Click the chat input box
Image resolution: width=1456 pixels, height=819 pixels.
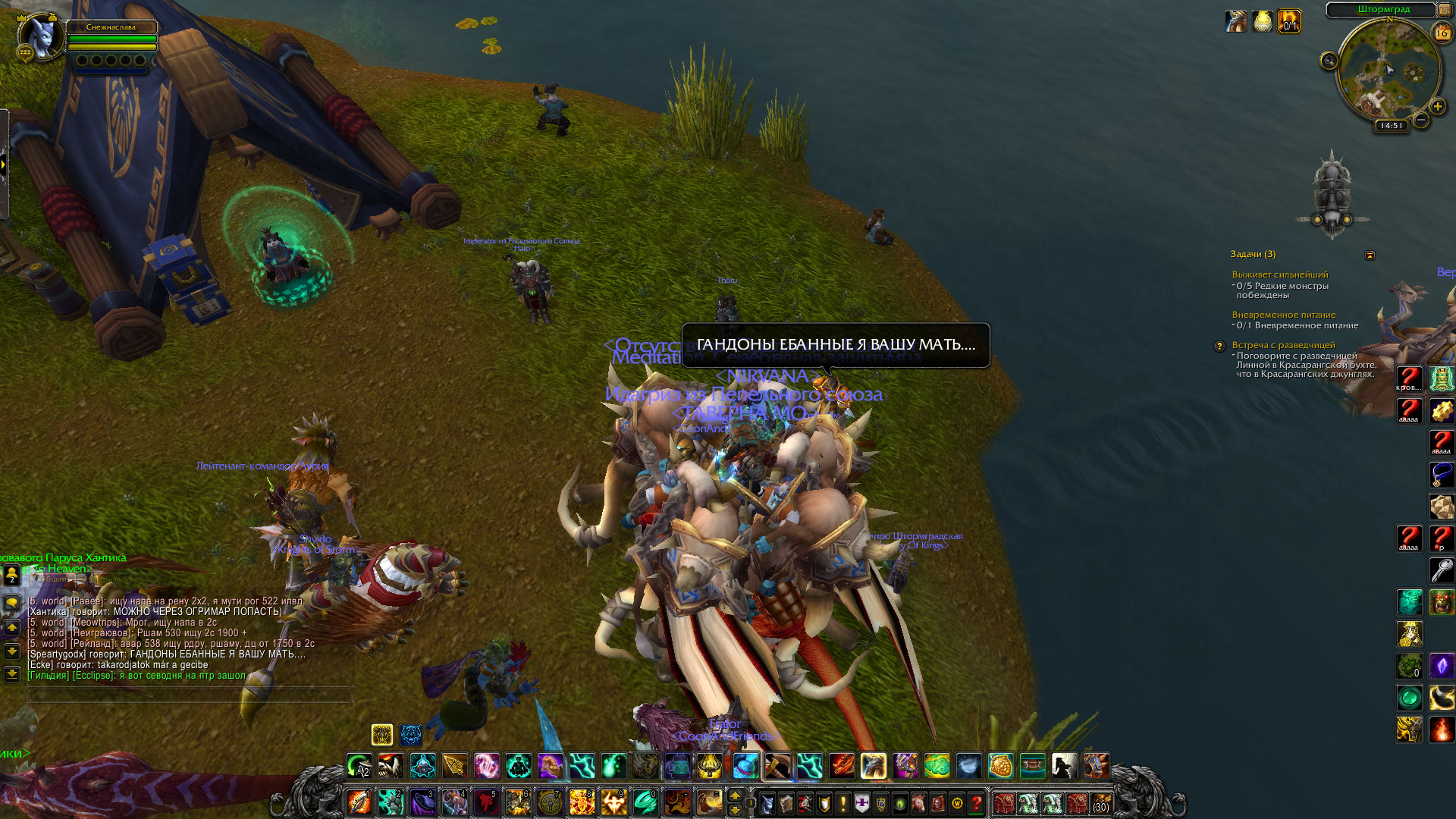tap(190, 693)
